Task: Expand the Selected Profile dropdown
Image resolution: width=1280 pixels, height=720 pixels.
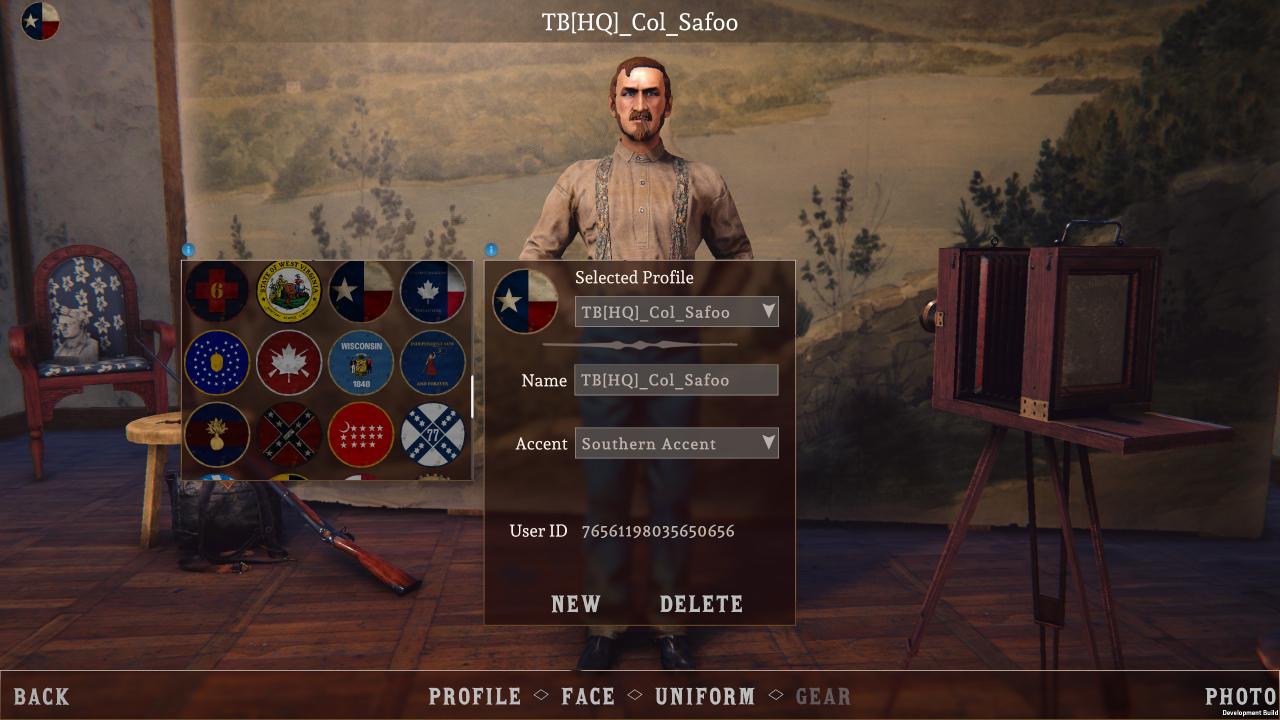Action: click(676, 312)
